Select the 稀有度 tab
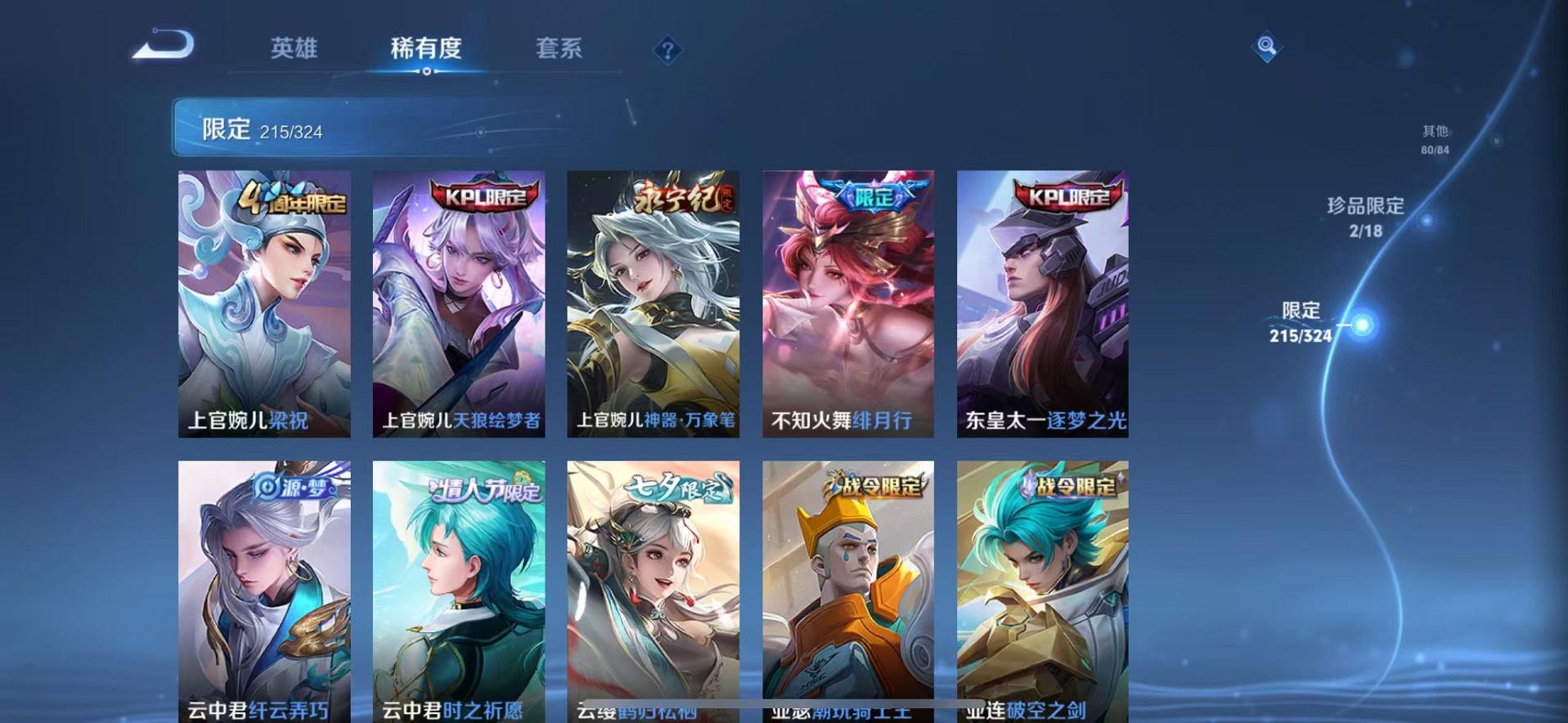 (x=426, y=49)
